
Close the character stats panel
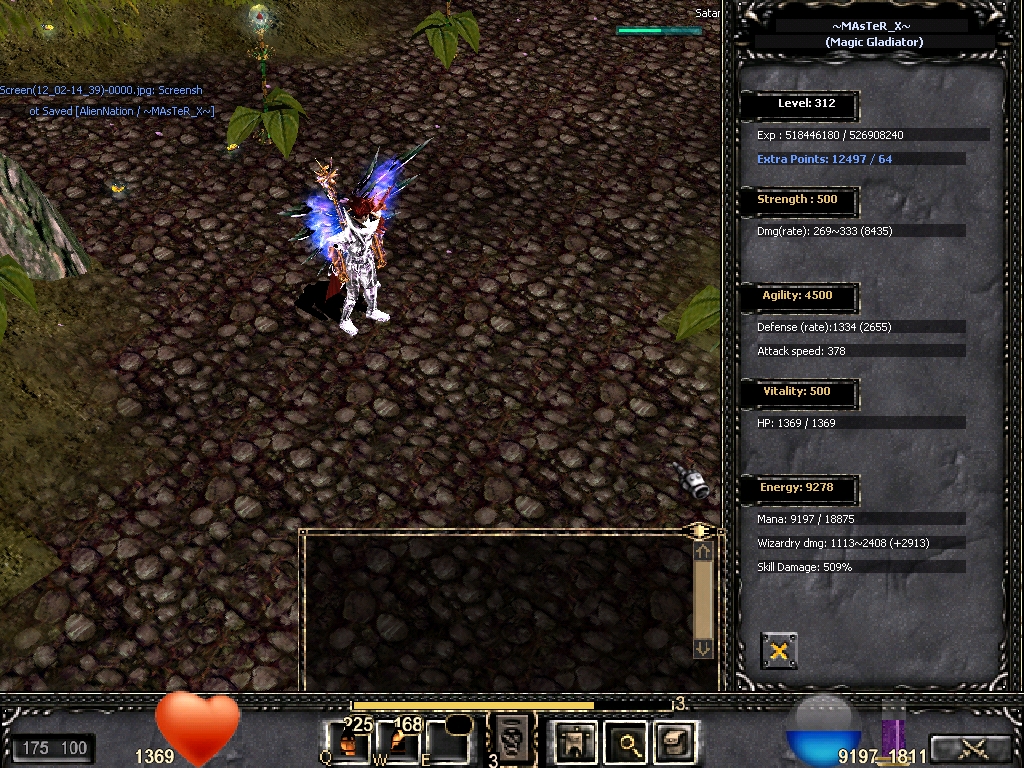[779, 651]
